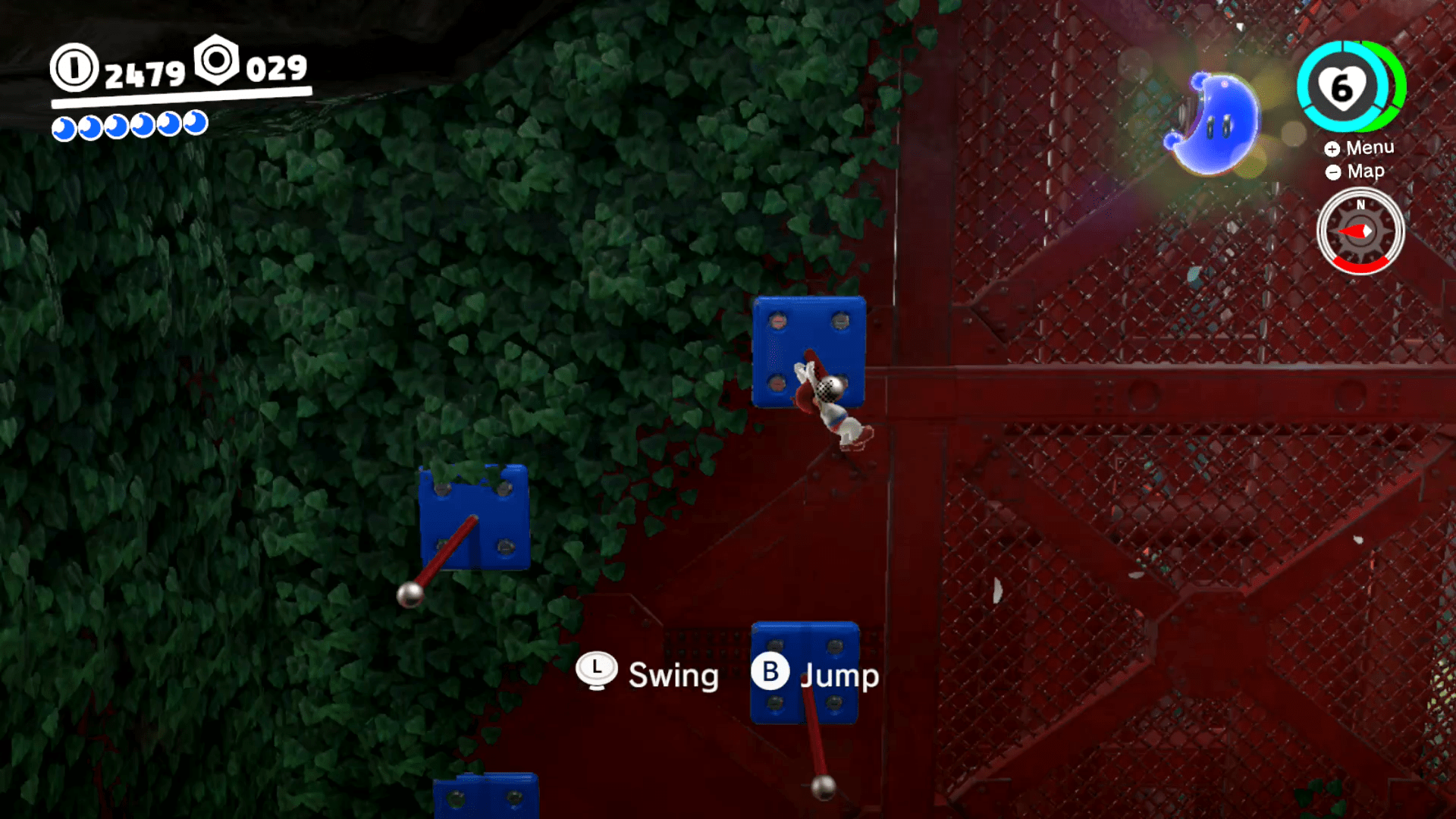Open the Menu label text
Image resolution: width=1456 pixels, height=819 pixels.
pos(1371,148)
